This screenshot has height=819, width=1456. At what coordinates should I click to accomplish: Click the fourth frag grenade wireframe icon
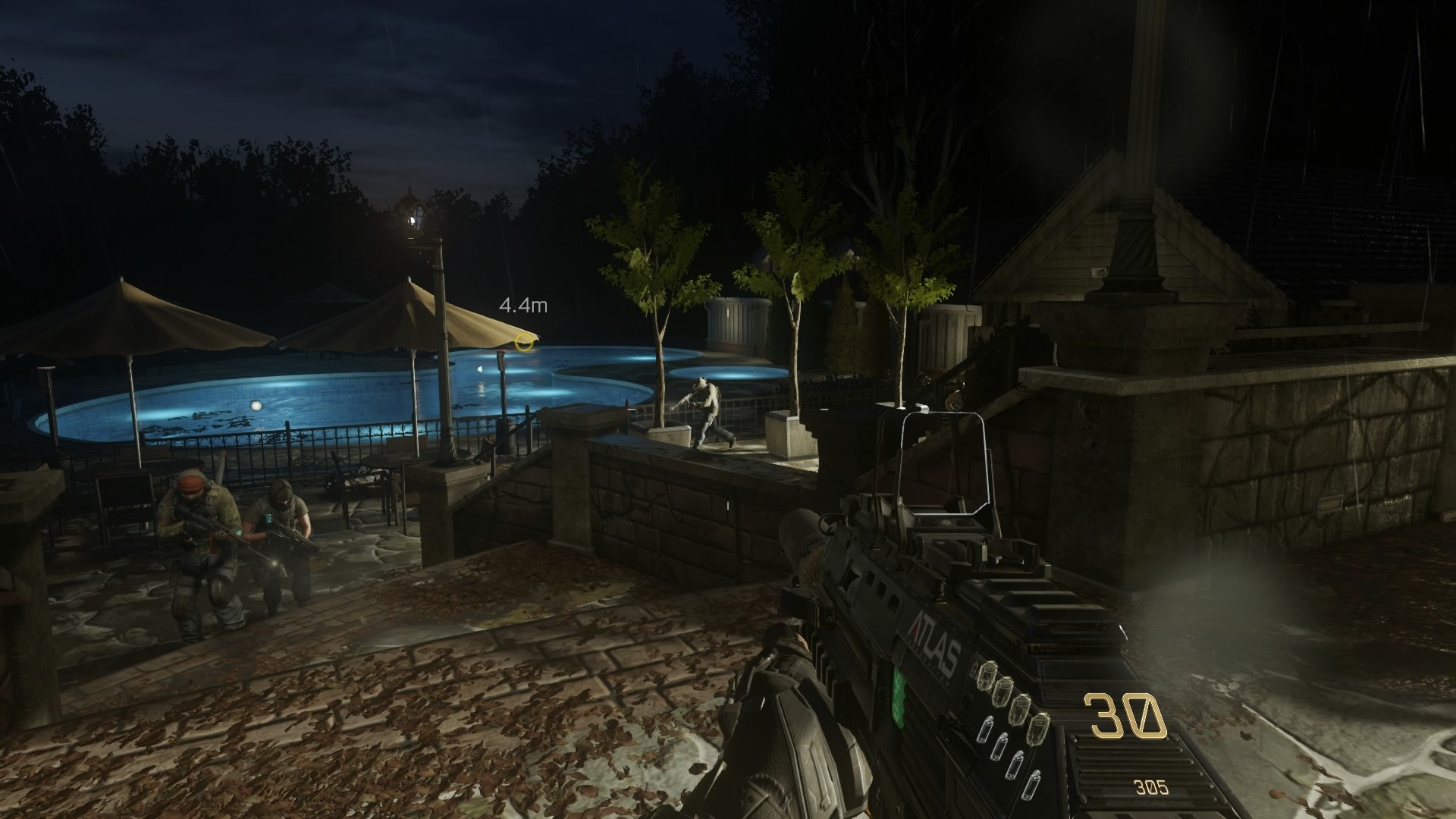click(x=1038, y=730)
